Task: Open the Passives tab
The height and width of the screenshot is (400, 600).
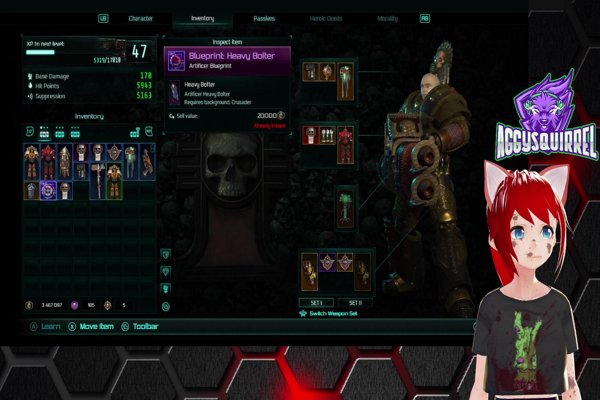Action: click(x=264, y=18)
